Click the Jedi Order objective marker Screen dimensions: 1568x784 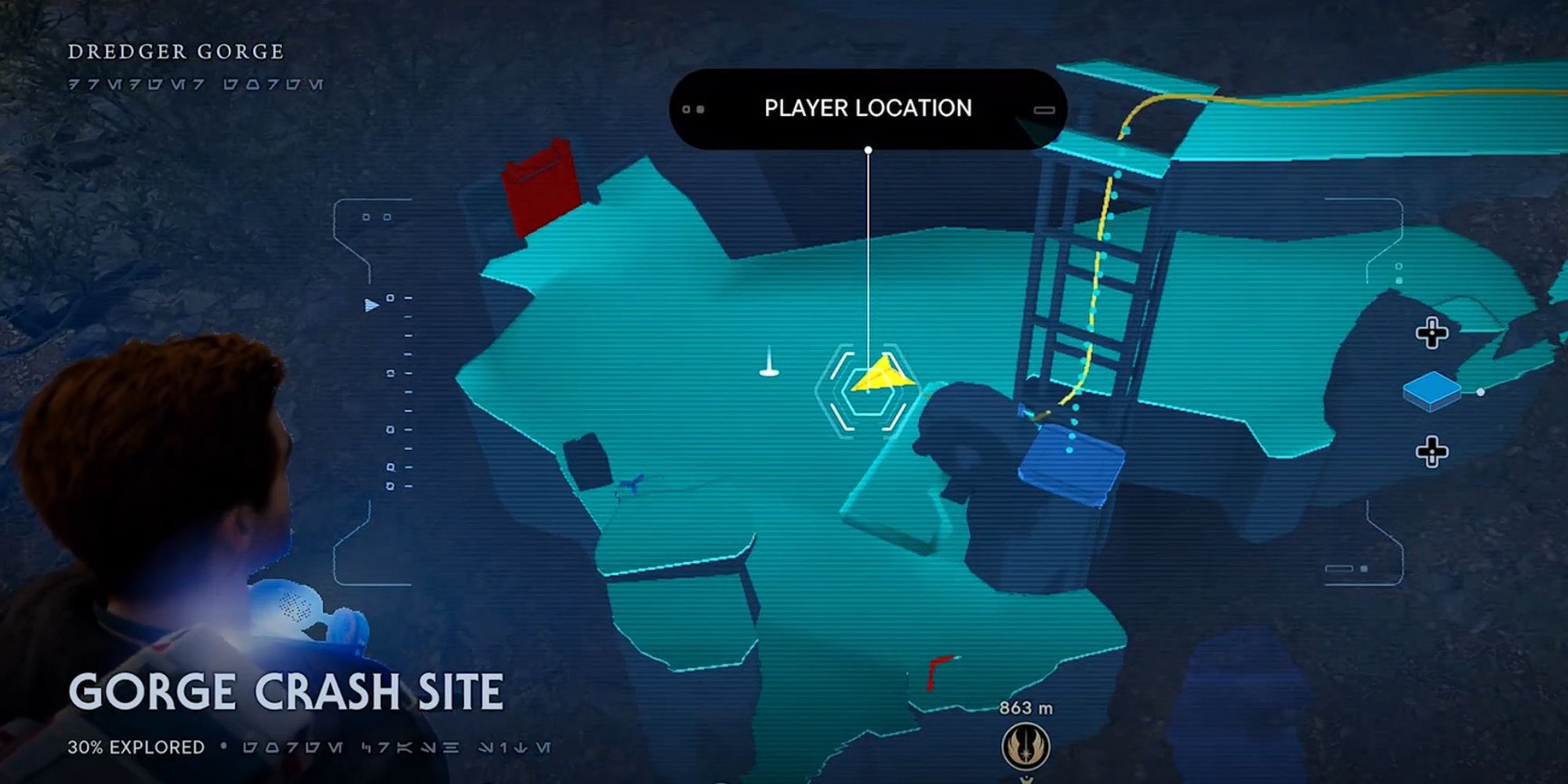(x=1025, y=746)
